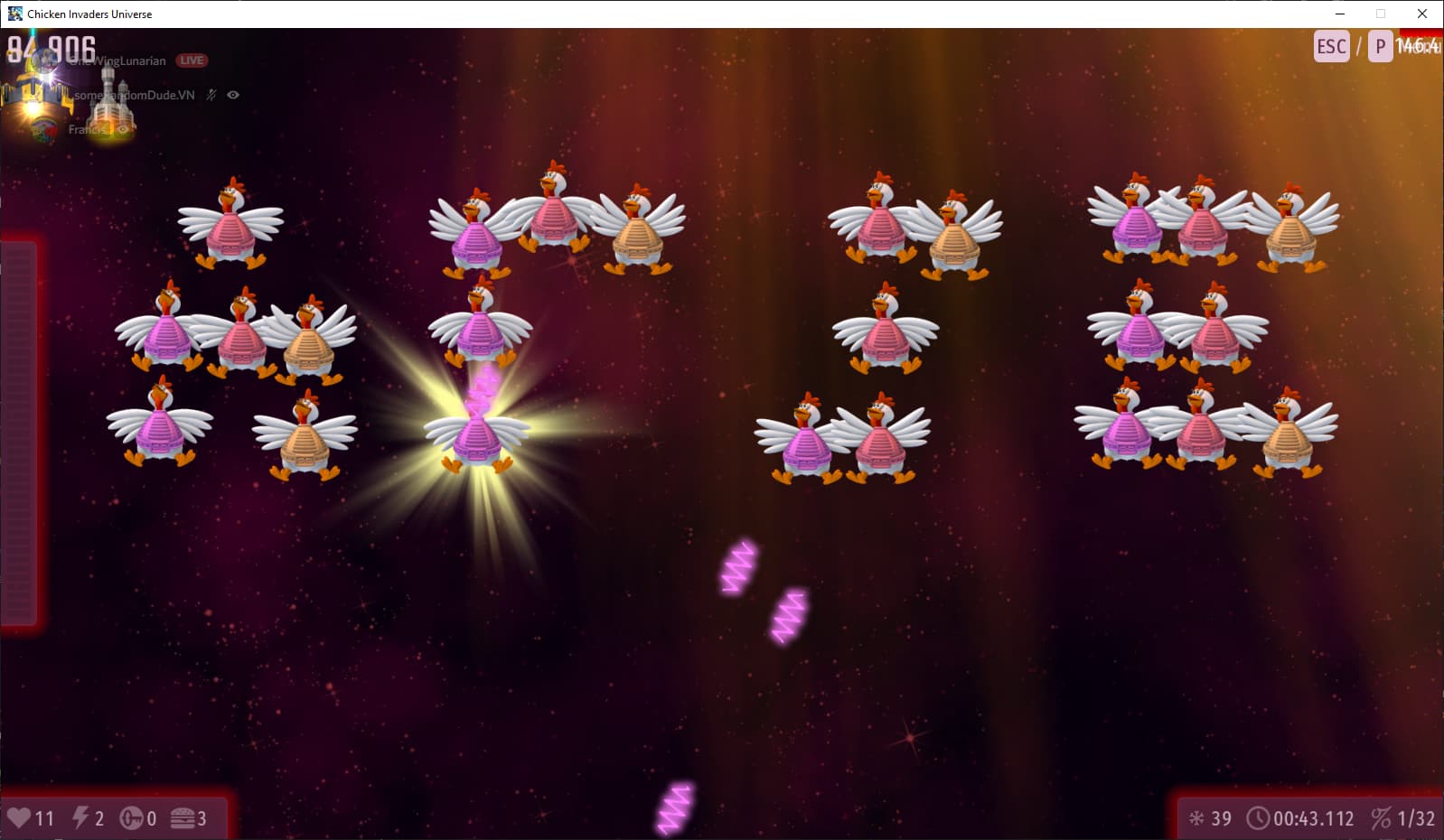1444x840 pixels.
Task: Select the someRandomDude.VN player row
Action: [136, 95]
